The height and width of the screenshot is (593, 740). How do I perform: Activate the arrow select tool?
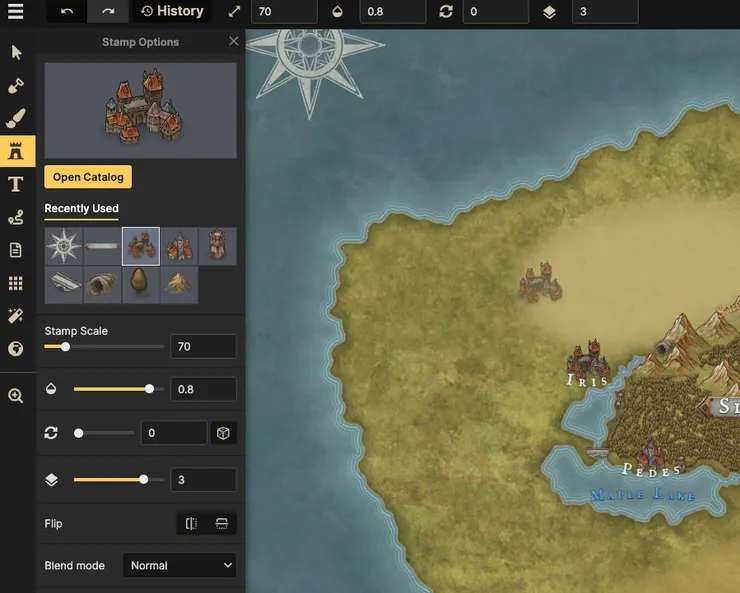click(x=16, y=52)
